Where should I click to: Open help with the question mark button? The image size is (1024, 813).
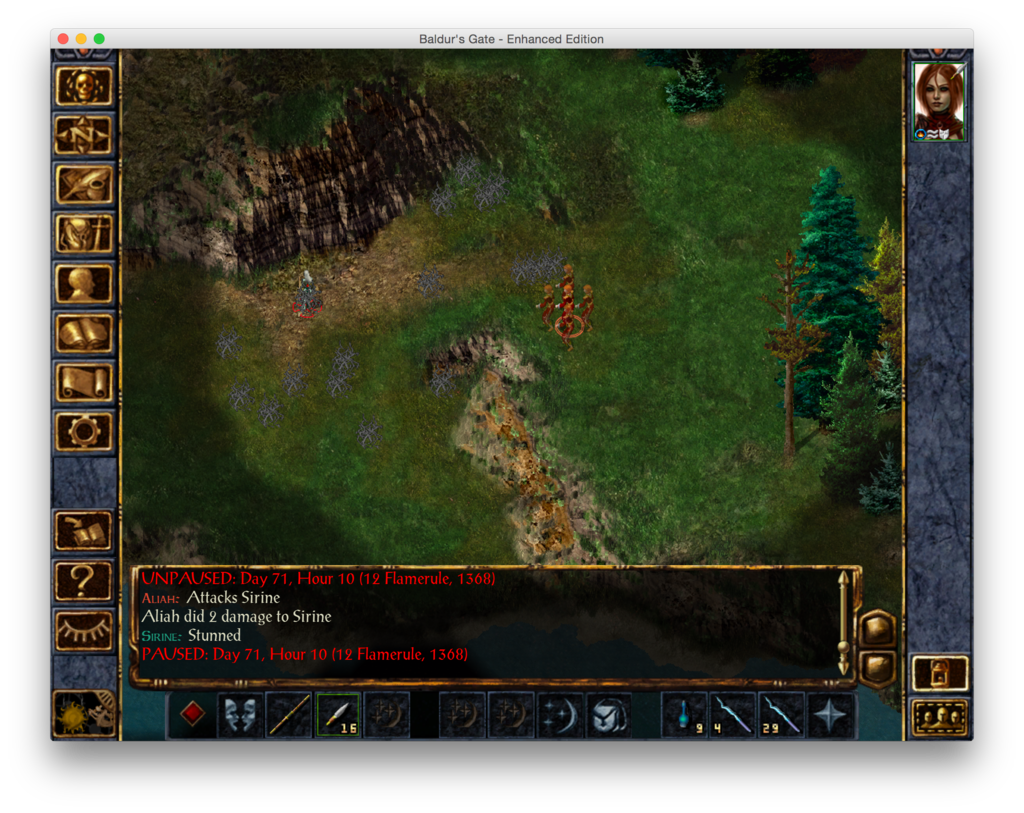point(84,580)
